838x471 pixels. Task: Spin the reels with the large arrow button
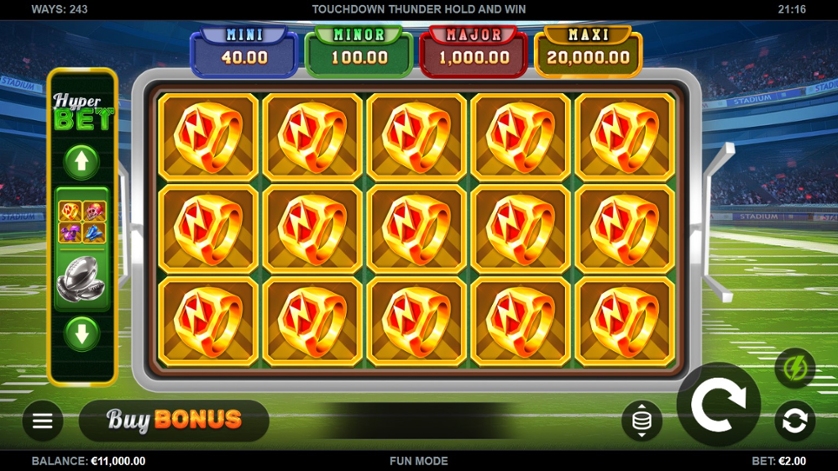click(718, 404)
